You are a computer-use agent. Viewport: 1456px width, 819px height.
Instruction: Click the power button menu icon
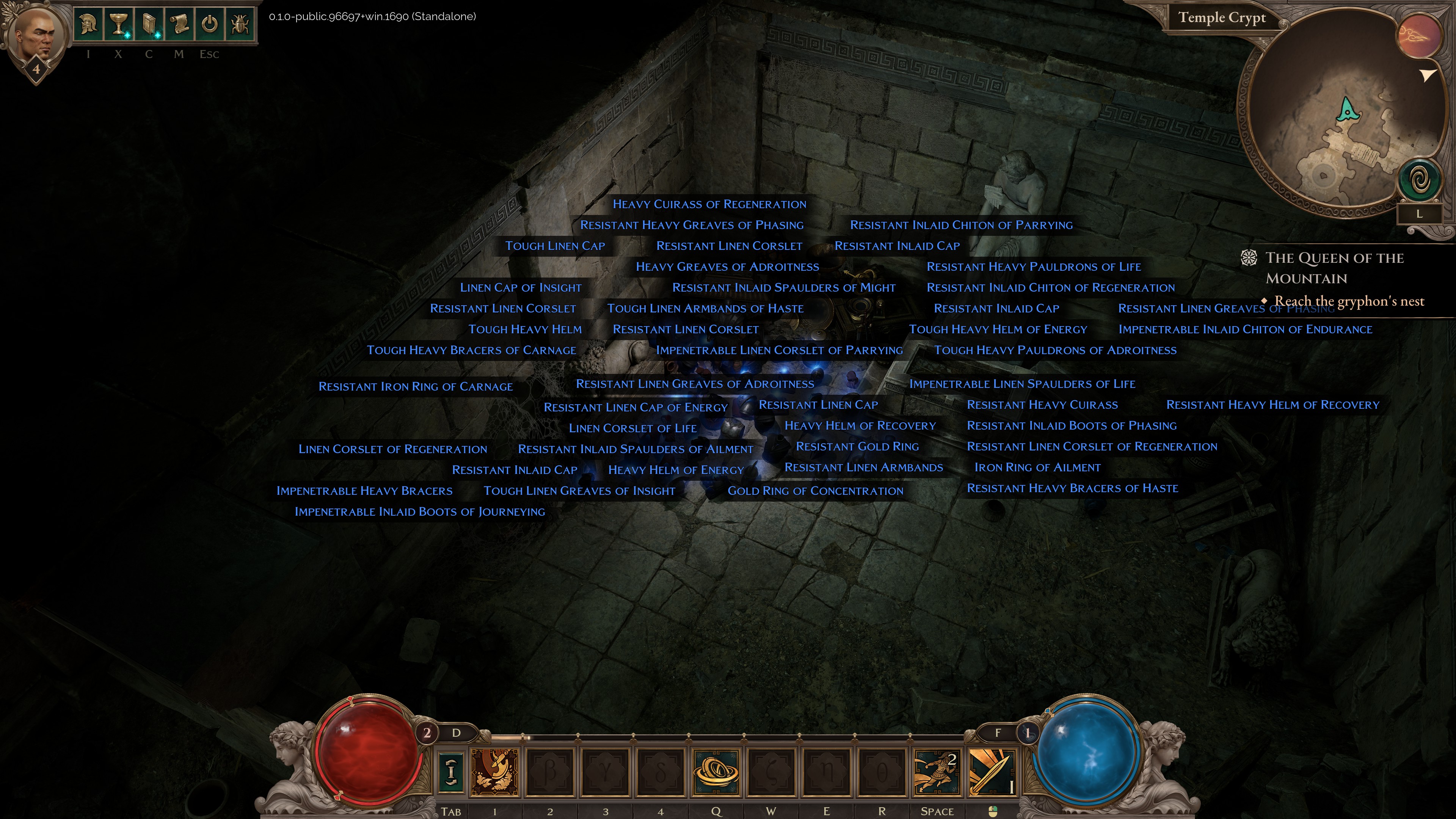pos(210,24)
